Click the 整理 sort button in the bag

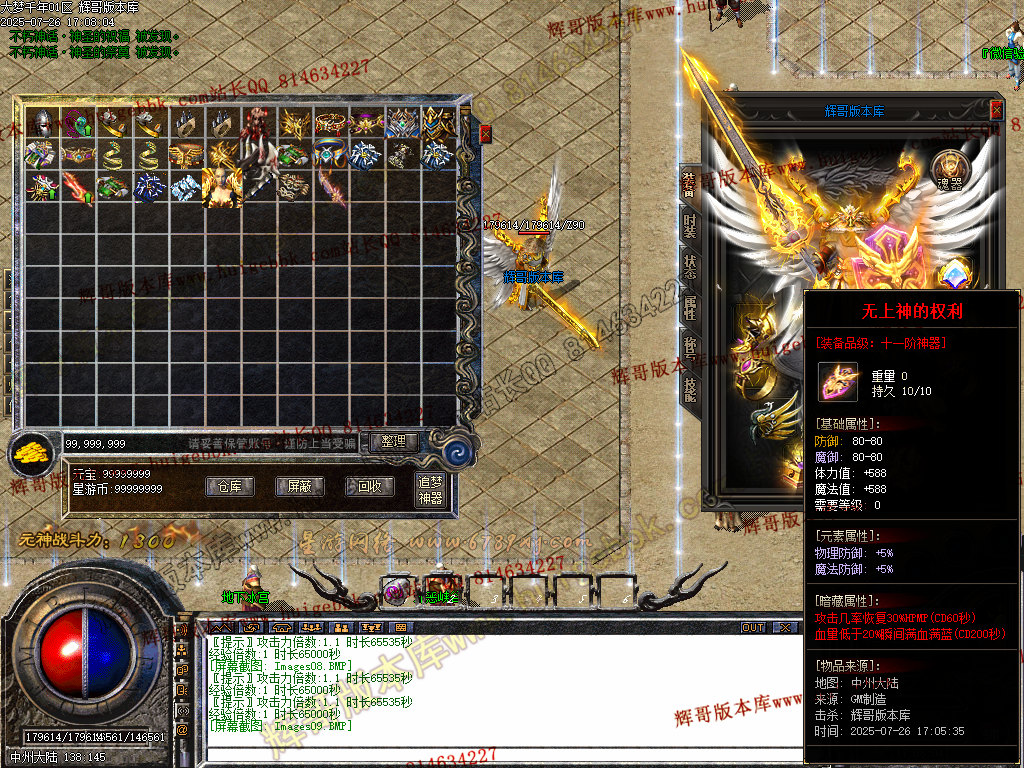click(x=394, y=441)
